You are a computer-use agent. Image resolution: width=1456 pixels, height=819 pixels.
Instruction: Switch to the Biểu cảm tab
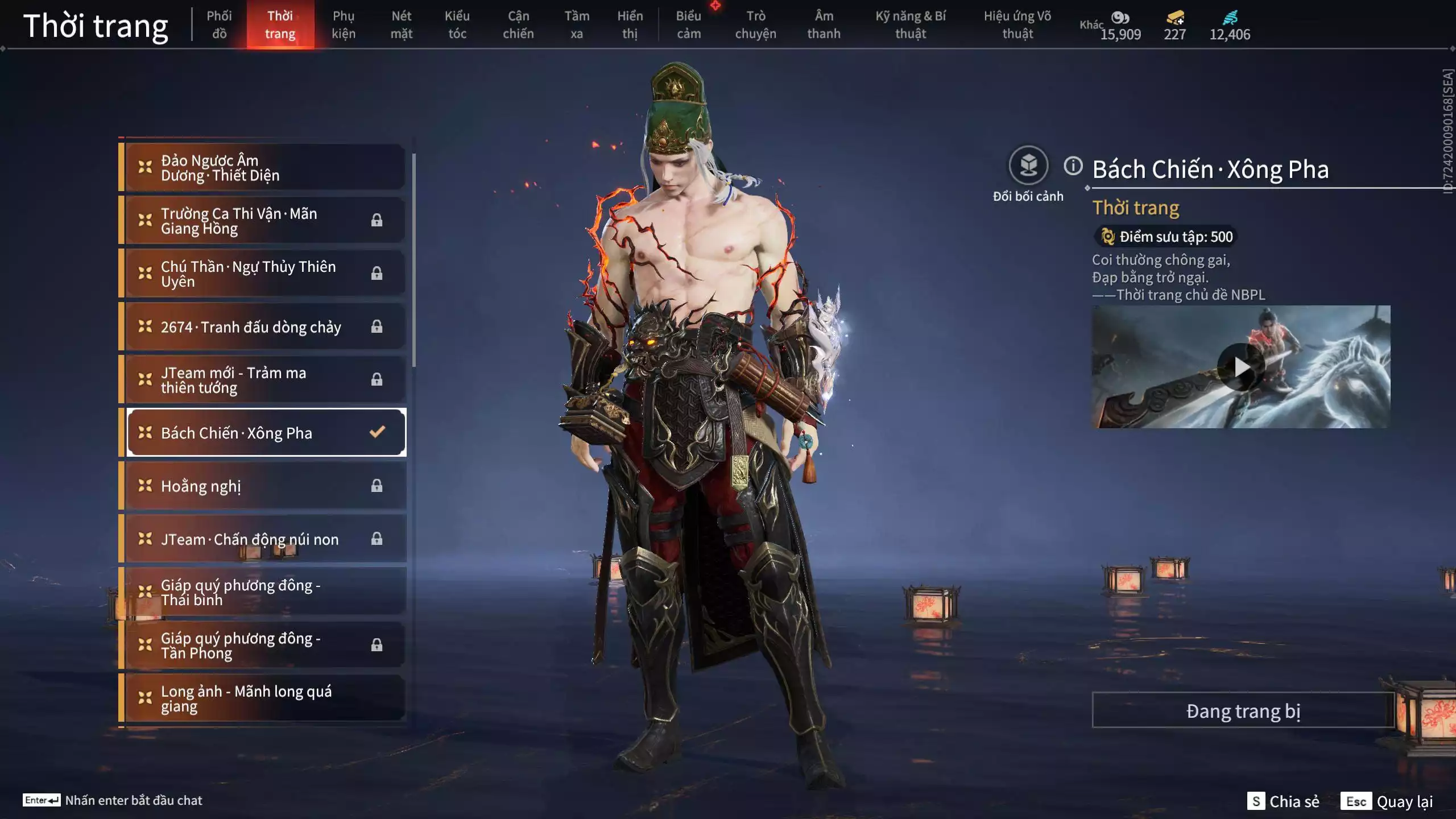tap(688, 25)
